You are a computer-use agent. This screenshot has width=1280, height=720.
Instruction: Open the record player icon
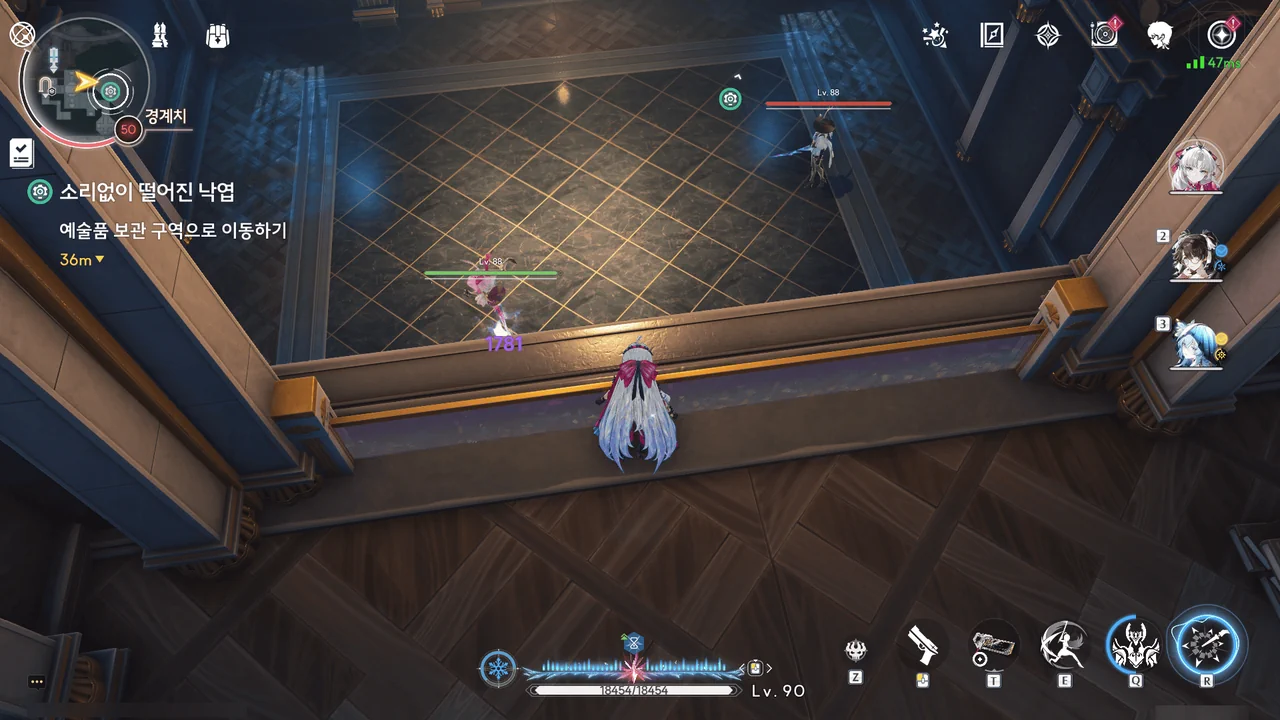point(1104,36)
